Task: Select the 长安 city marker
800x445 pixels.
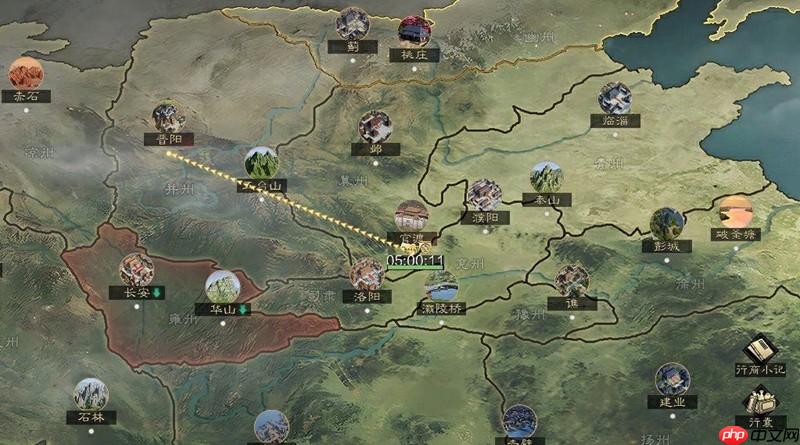Action: [136, 270]
